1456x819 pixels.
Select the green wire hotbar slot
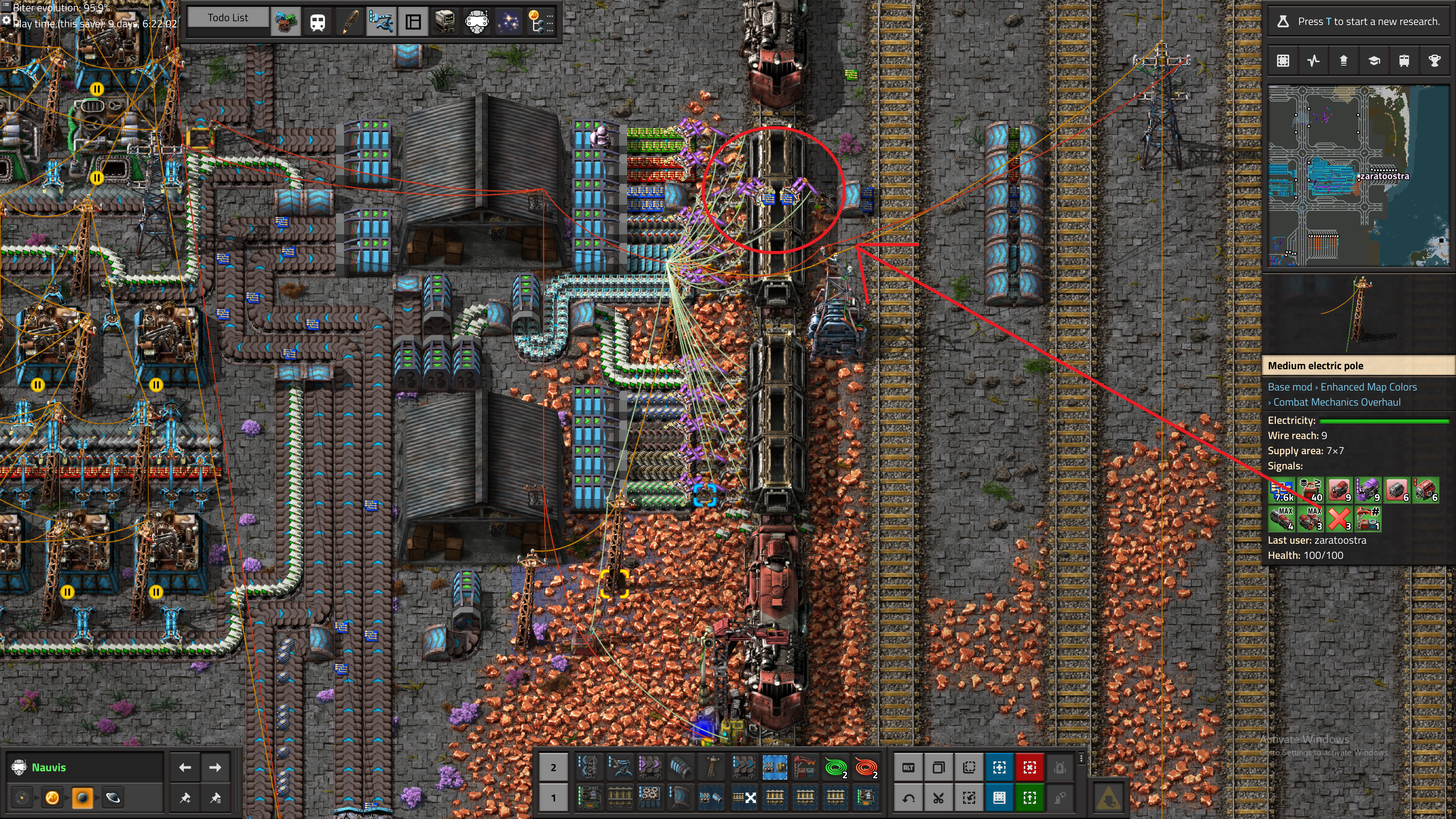(x=835, y=767)
